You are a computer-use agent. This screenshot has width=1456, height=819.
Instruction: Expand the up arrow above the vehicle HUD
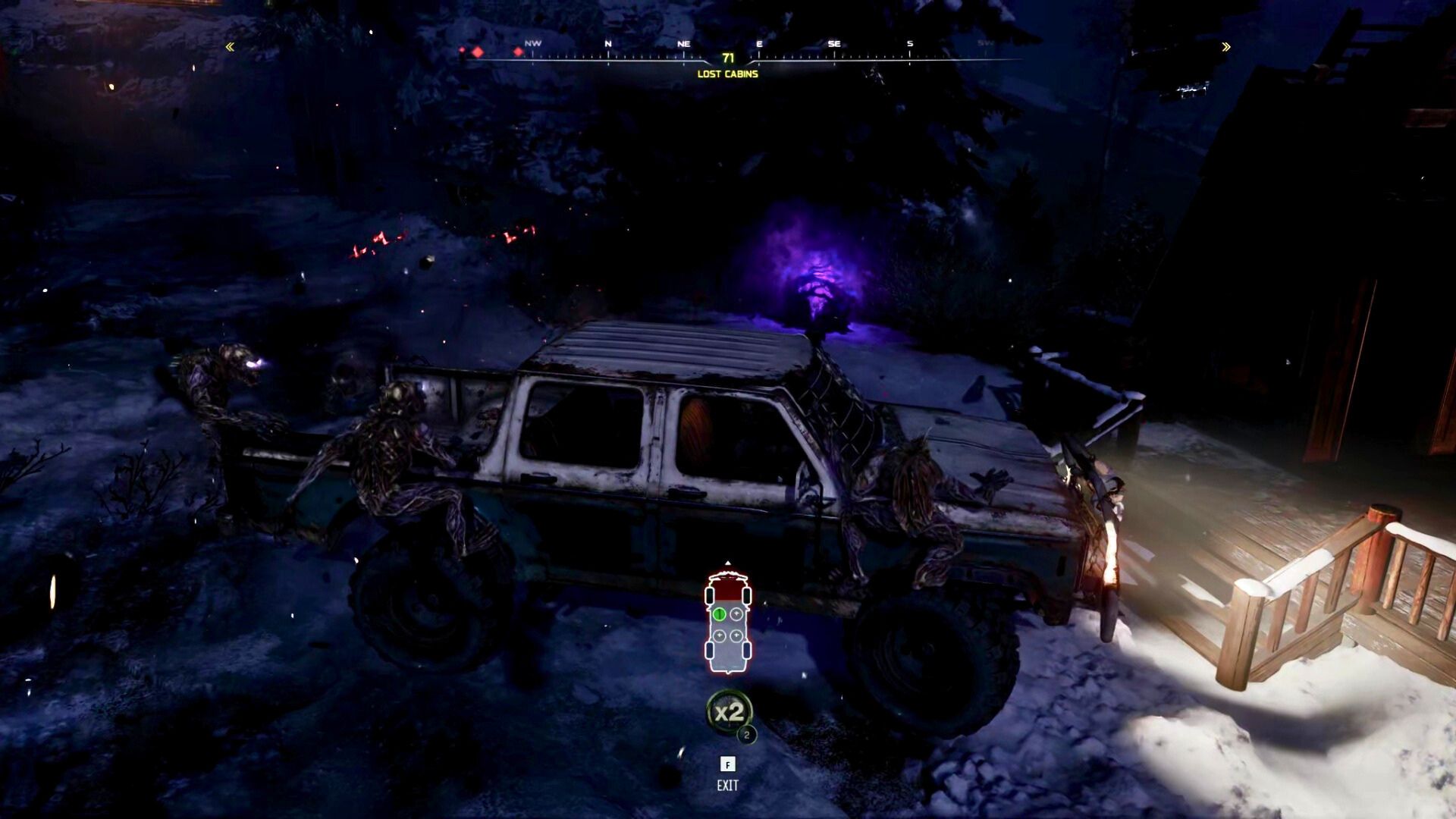click(728, 563)
